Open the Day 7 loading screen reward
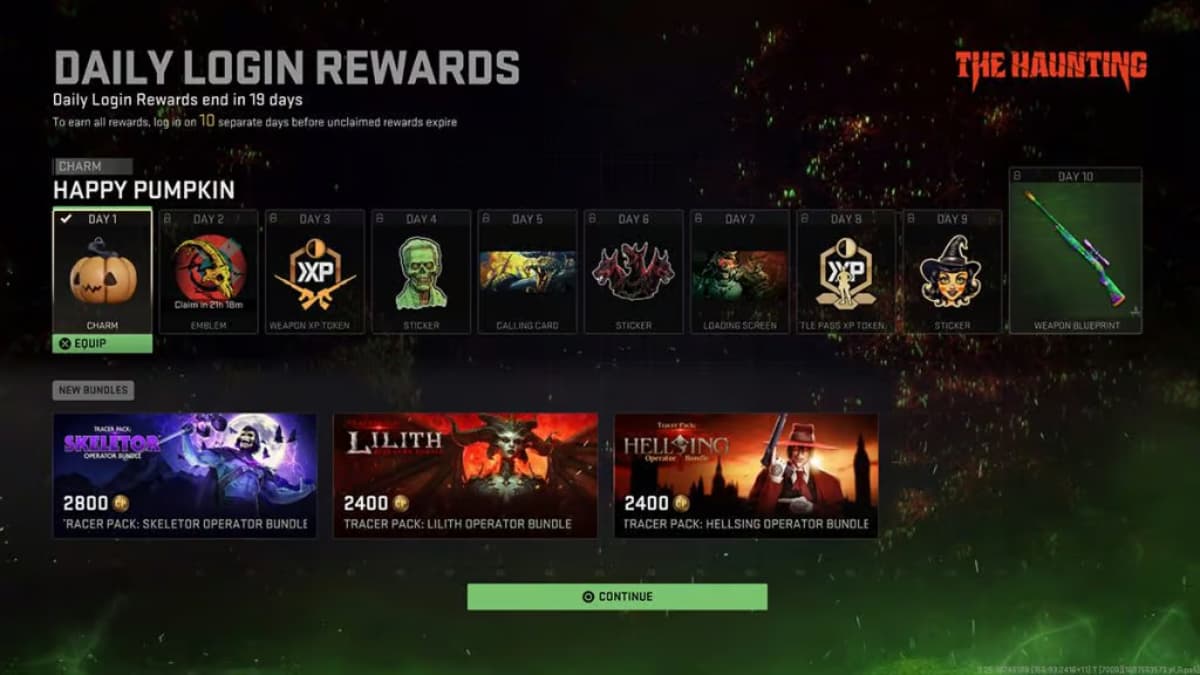Screen dimensions: 1200x675 pos(739,272)
